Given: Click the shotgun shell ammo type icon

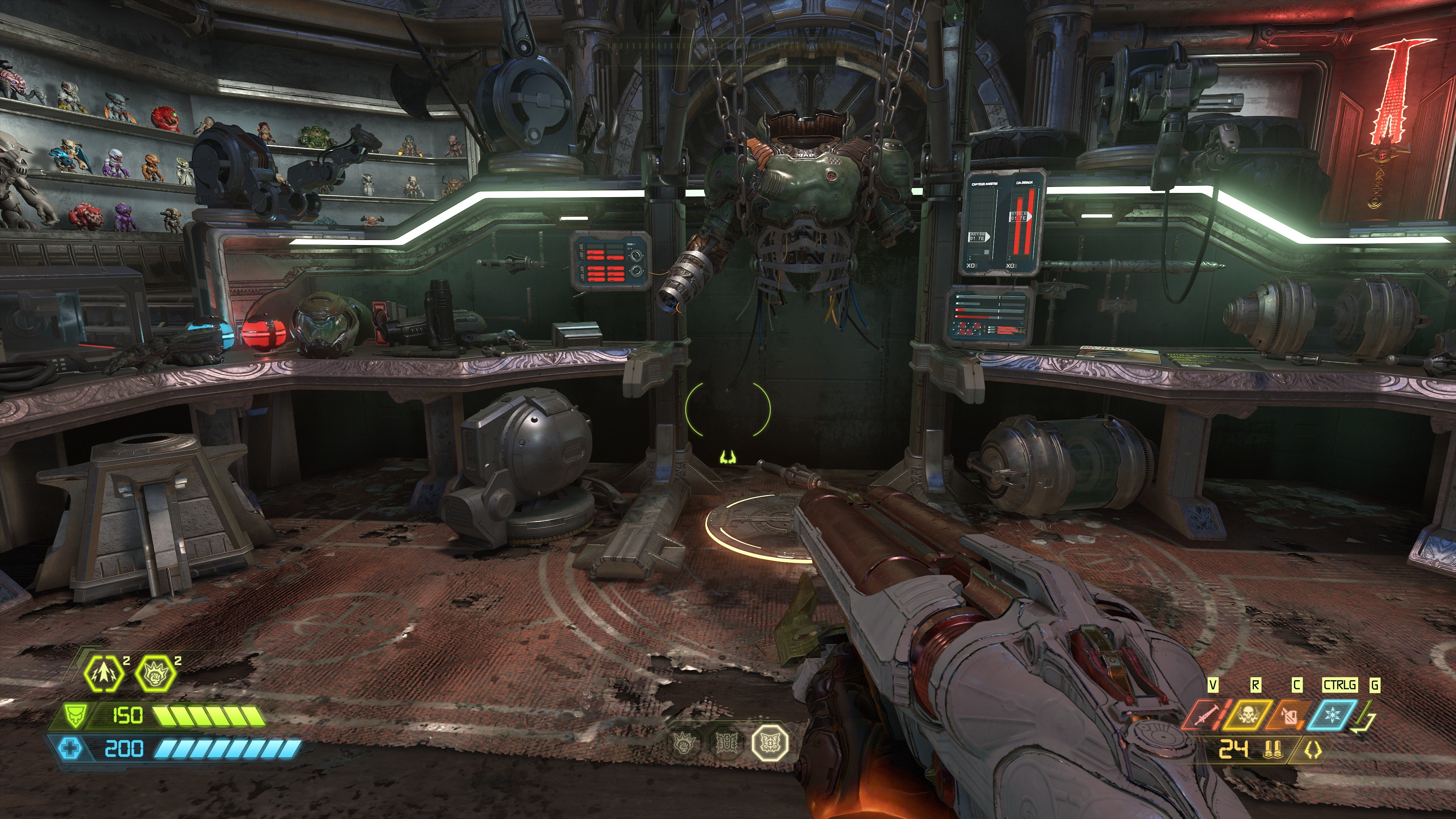Looking at the screenshot, I should 1273,751.
